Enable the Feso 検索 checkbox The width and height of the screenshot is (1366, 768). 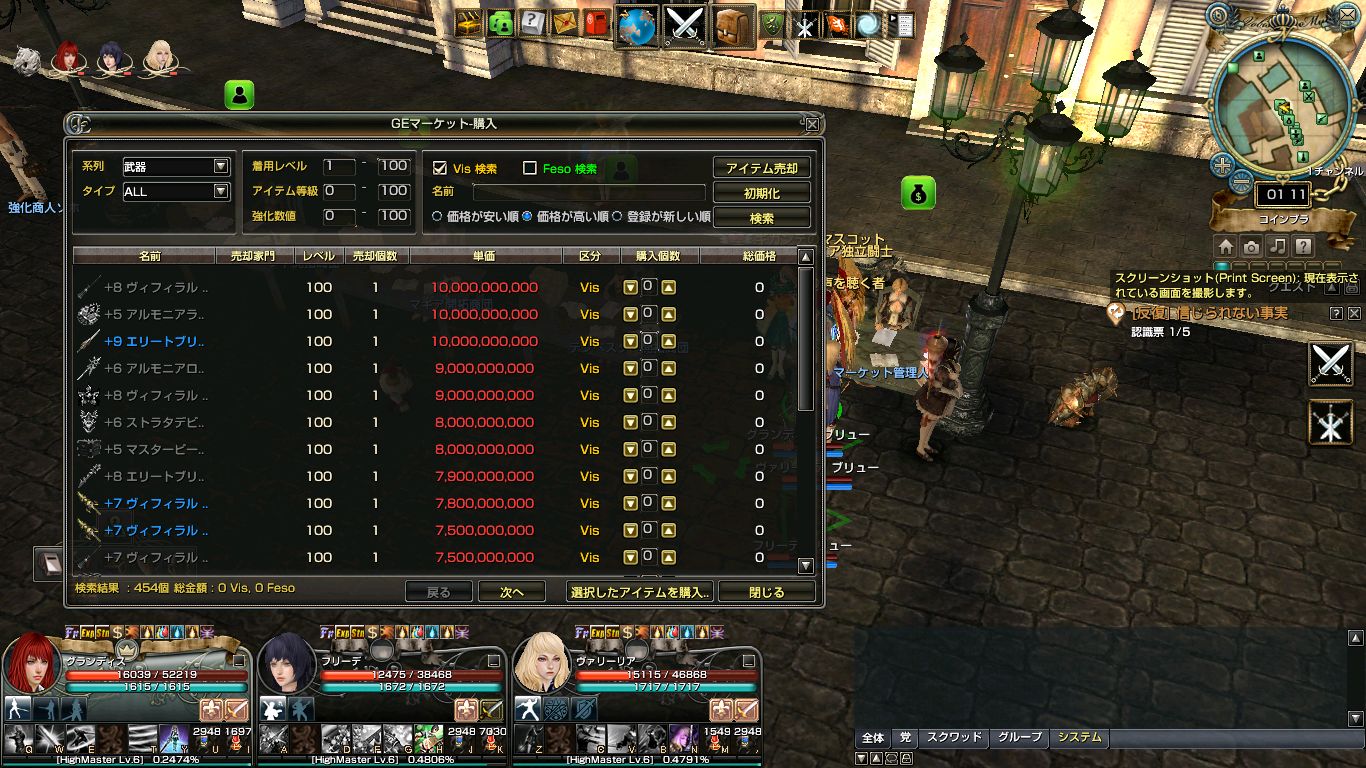(530, 168)
